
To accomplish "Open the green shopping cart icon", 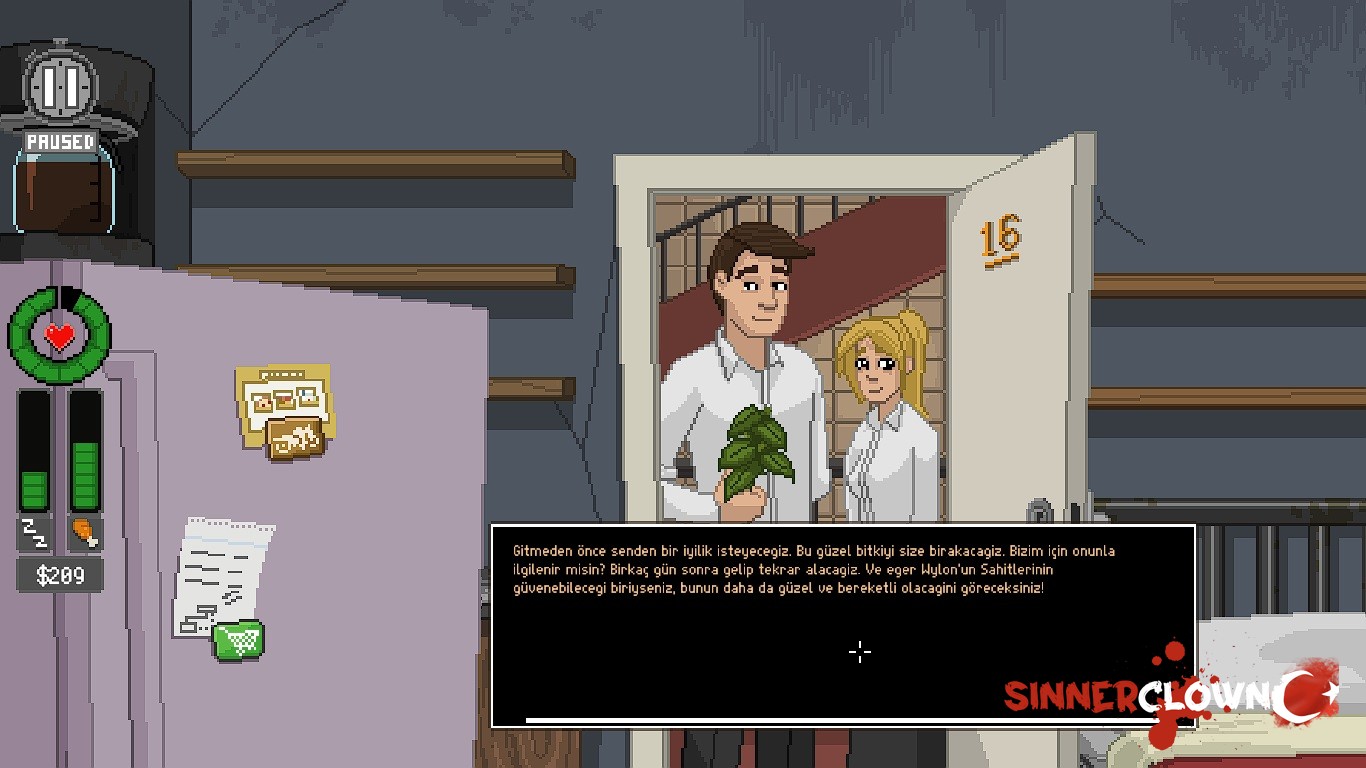I will click(239, 639).
